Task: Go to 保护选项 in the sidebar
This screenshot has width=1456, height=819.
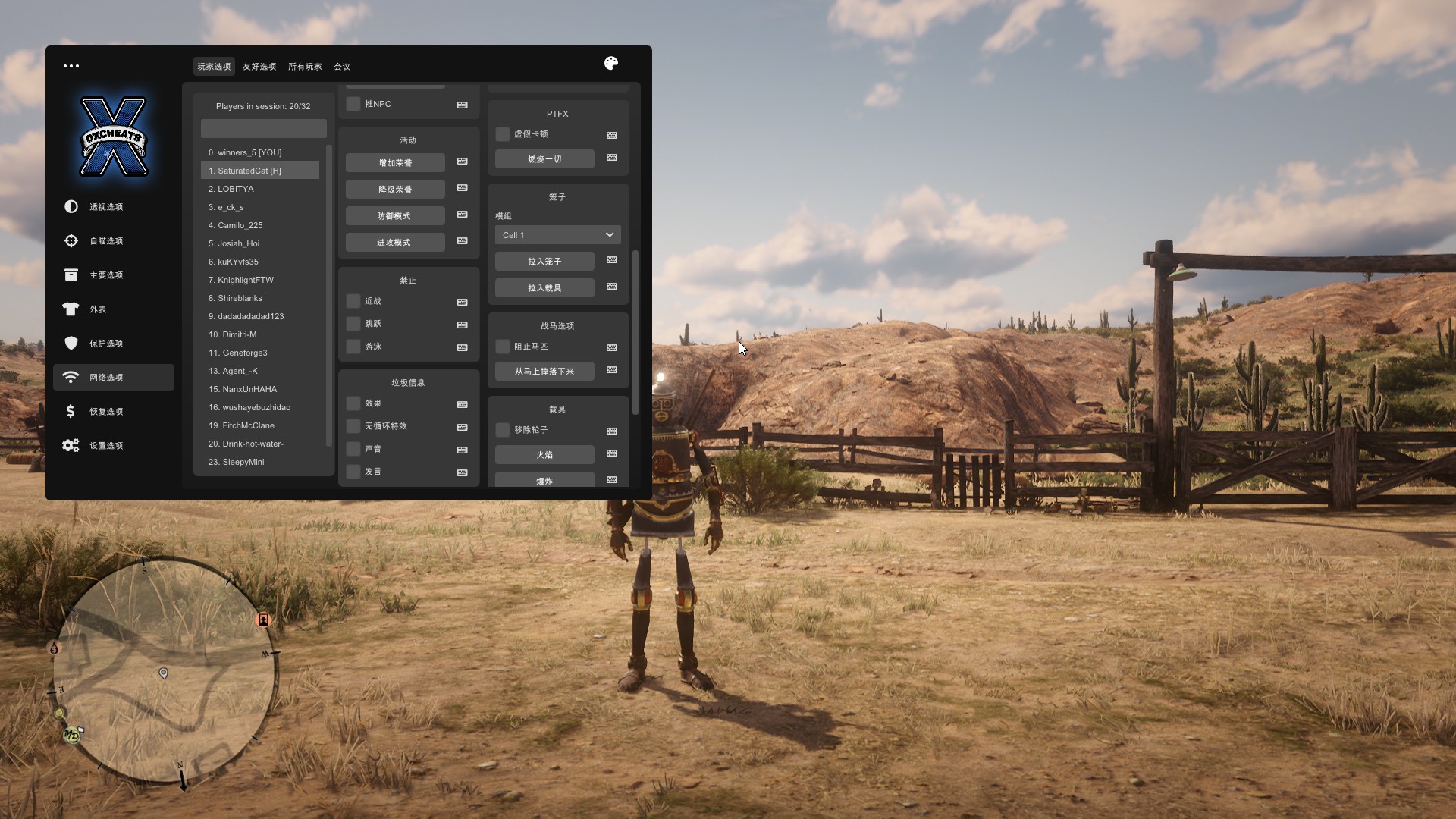Action: [x=105, y=344]
